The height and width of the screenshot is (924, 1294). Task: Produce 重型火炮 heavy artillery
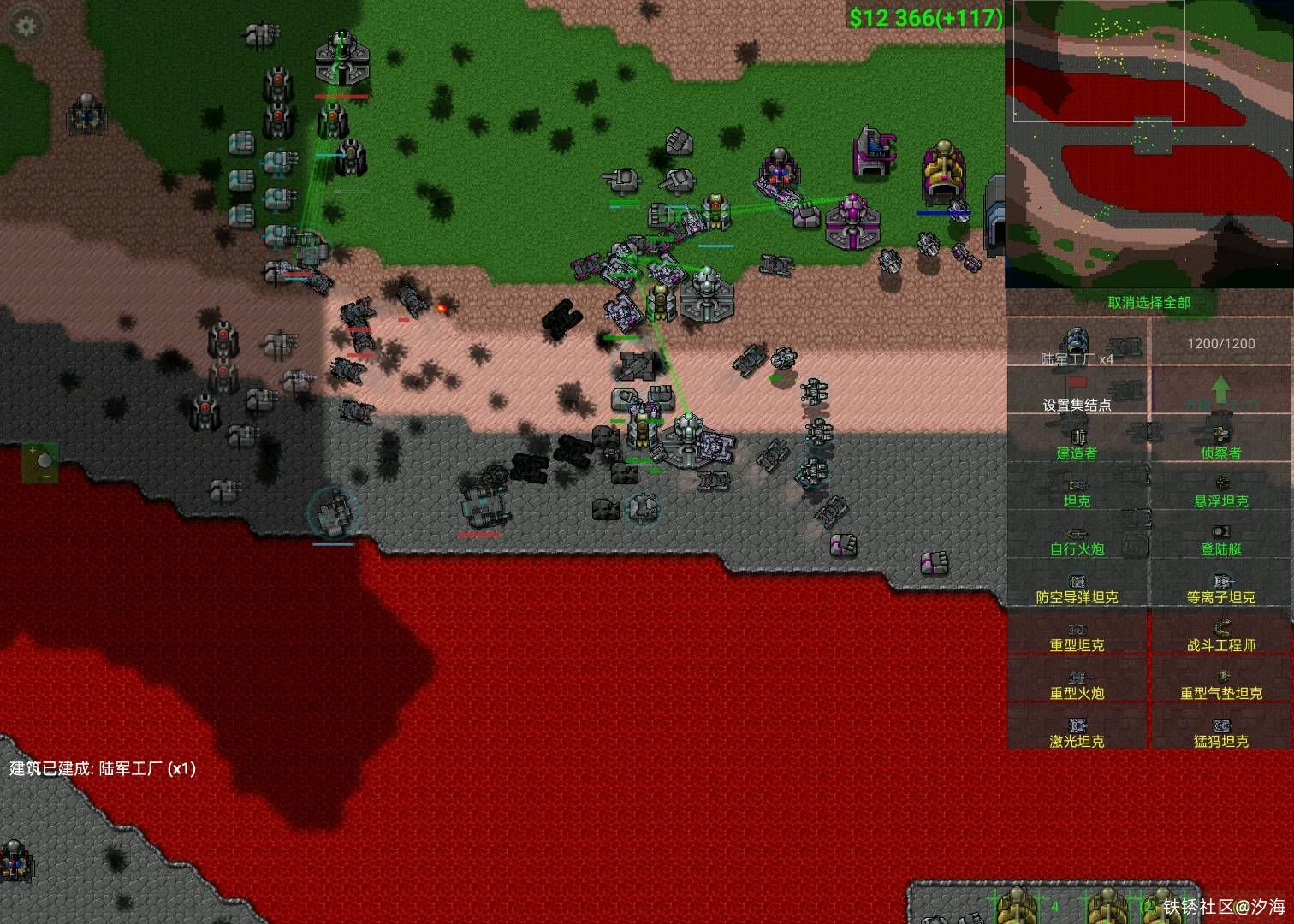[x=1077, y=683]
